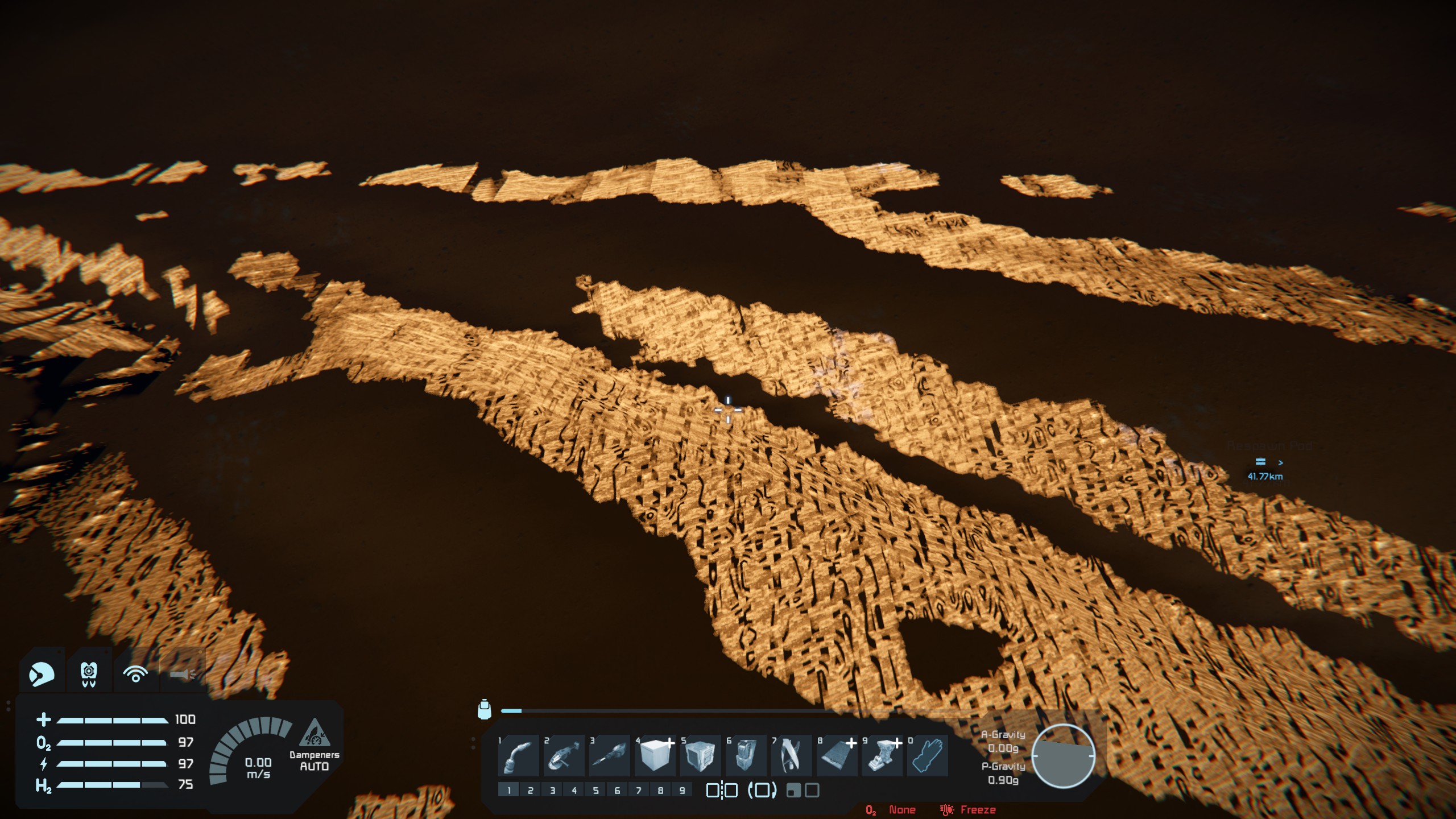Screen dimensions: 1456x819
Task: Pick the landing gear block in slot 9
Action: pos(882,756)
